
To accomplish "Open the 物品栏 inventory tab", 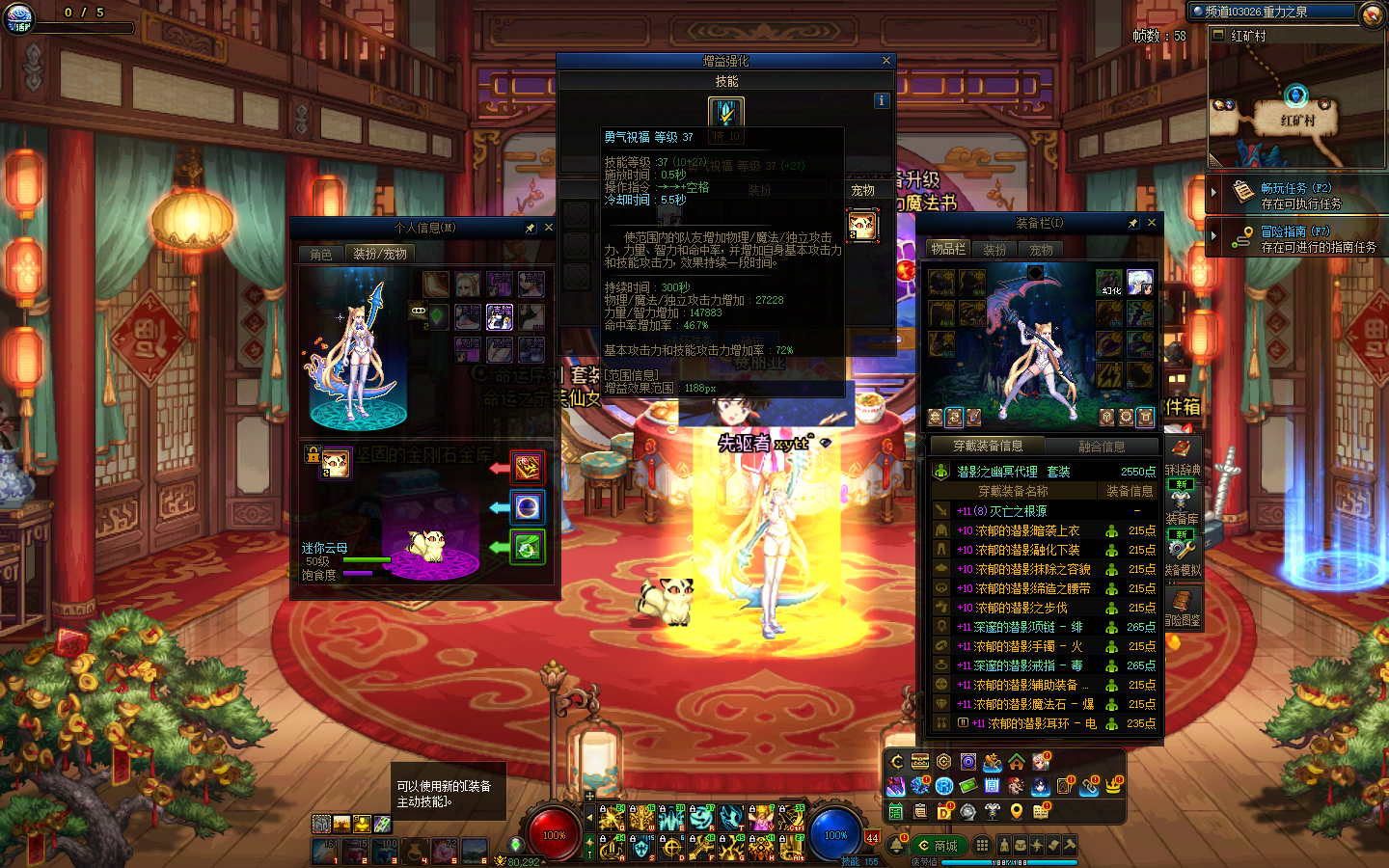I will click(948, 249).
